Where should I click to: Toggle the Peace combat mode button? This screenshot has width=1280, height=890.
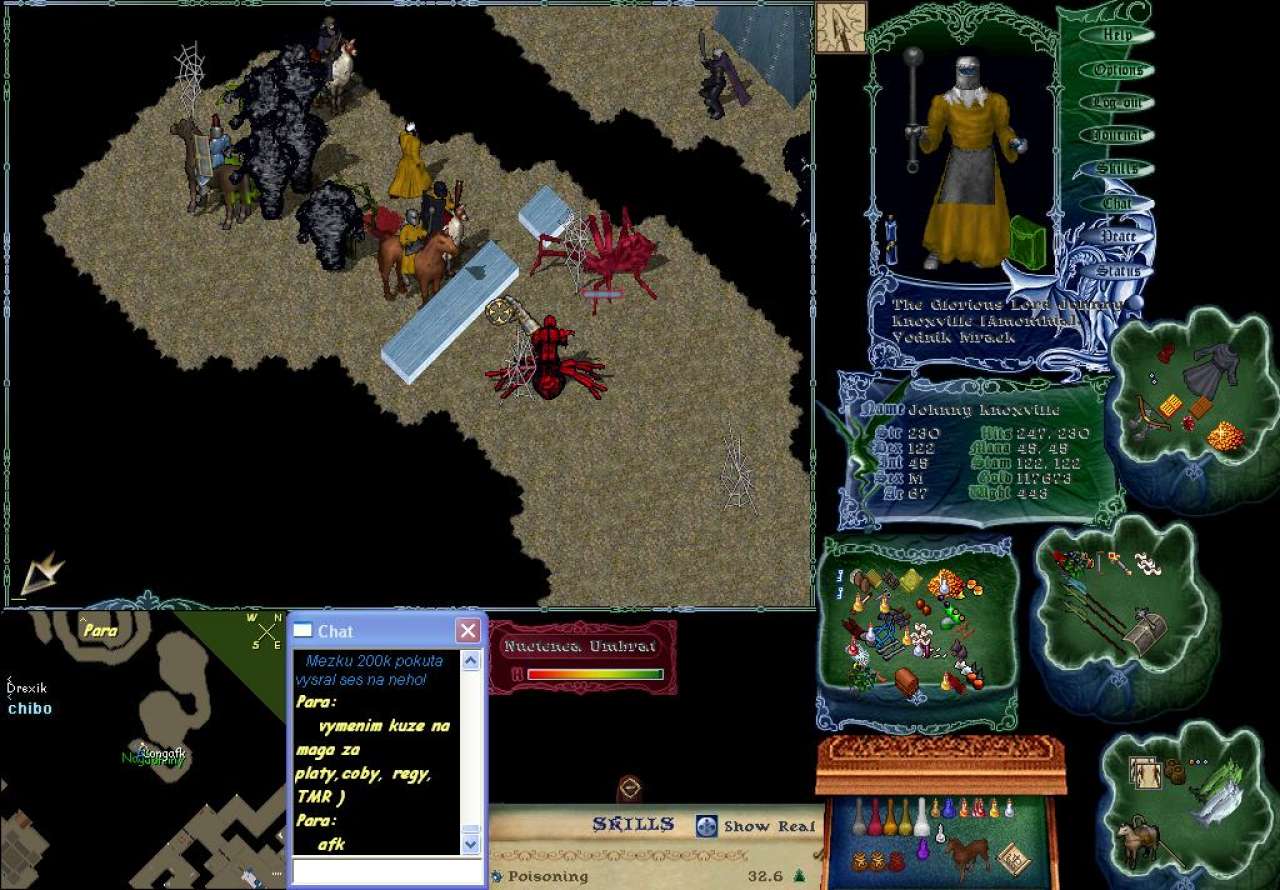coord(1117,237)
